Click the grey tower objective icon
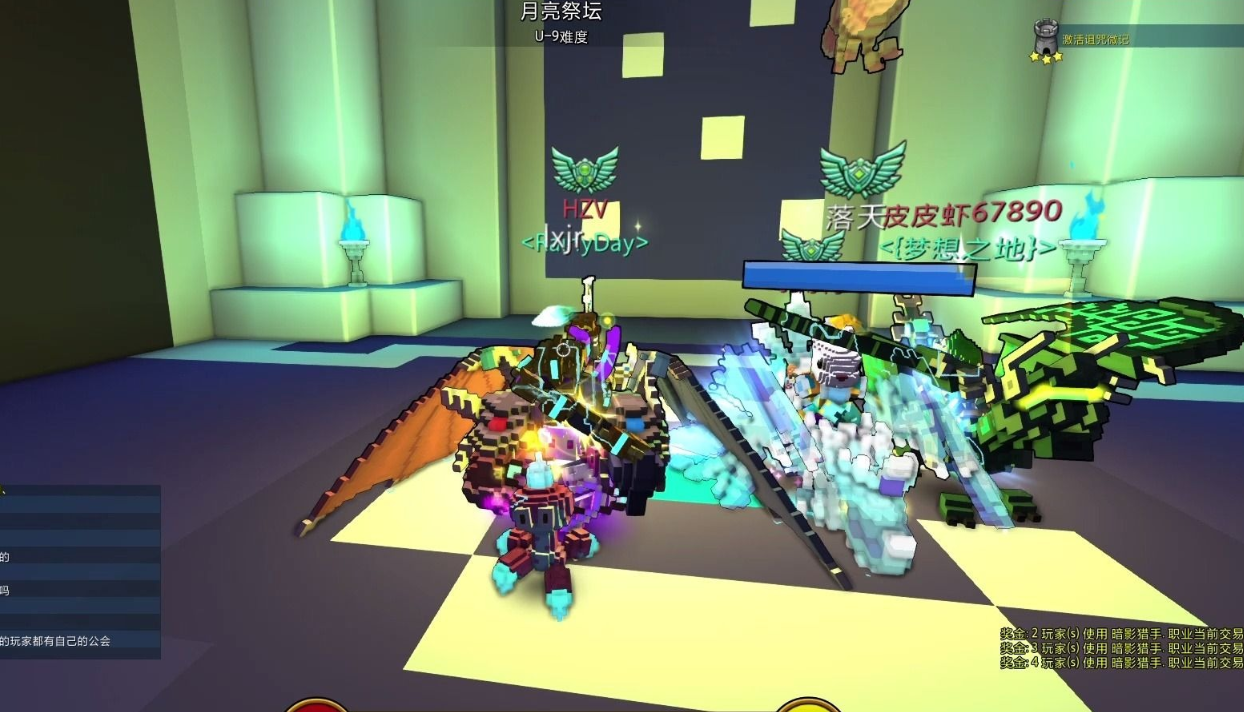This screenshot has height=712, width=1244. tap(1047, 37)
